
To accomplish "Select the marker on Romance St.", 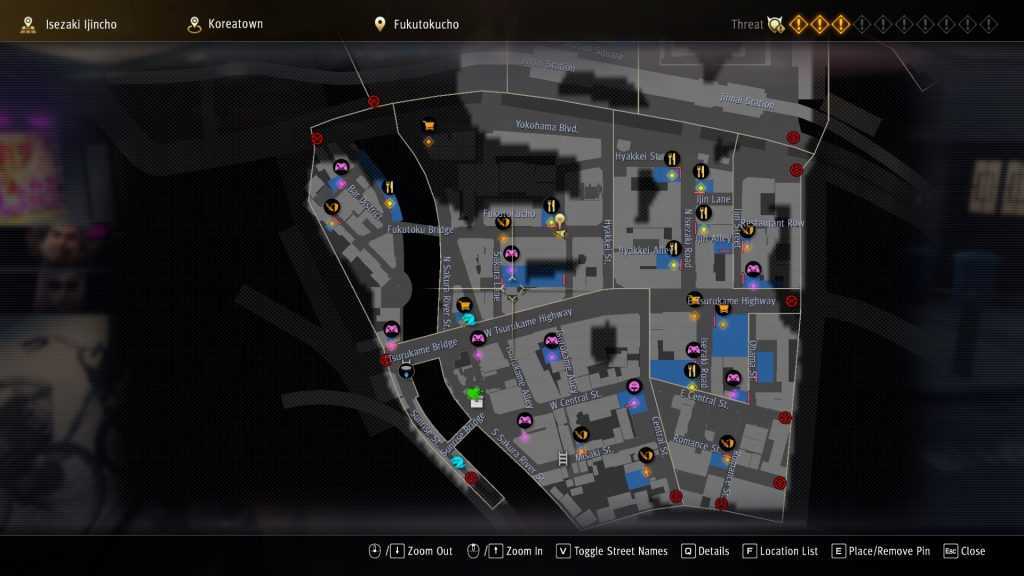I will tap(727, 442).
